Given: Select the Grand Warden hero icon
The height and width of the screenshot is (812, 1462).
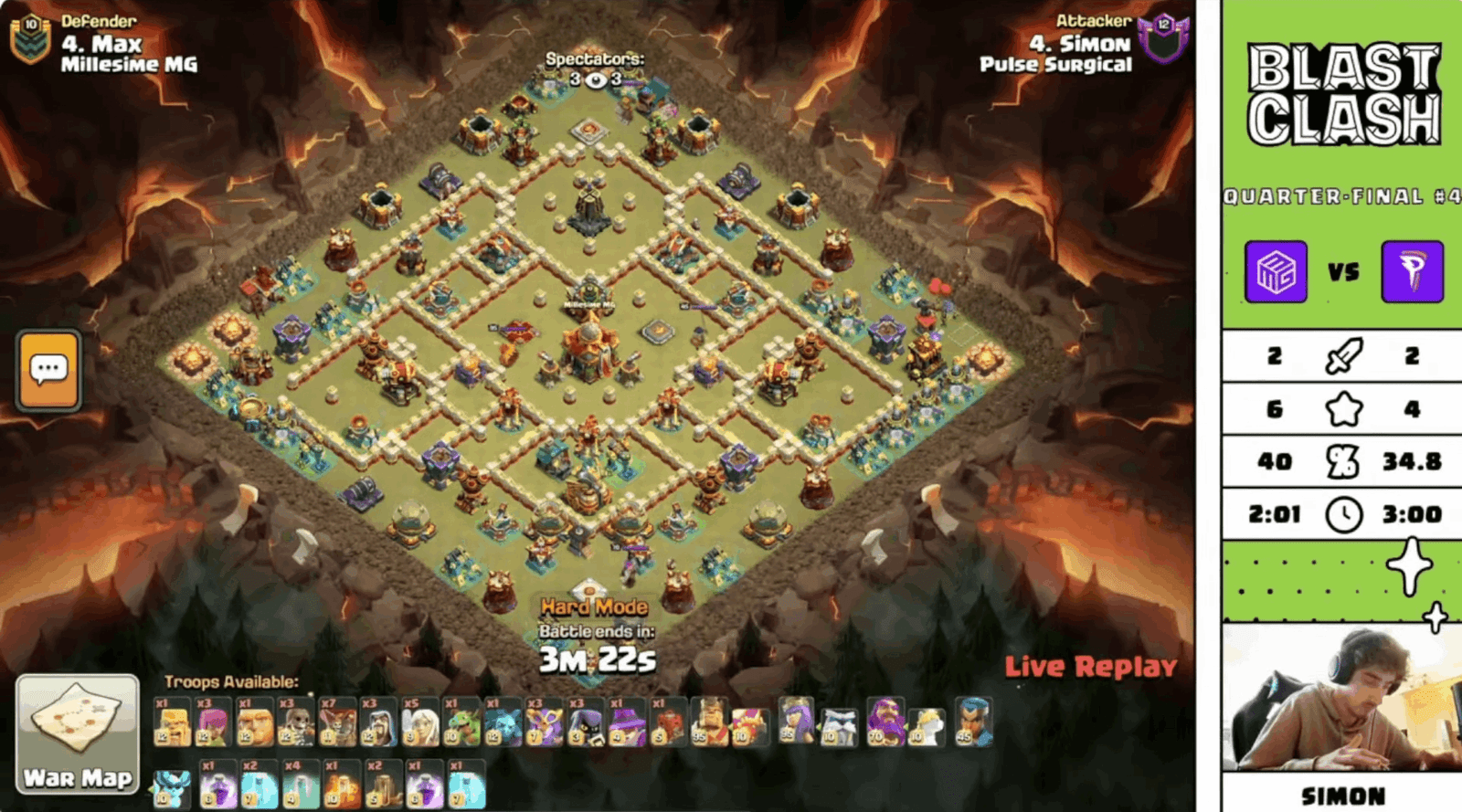Looking at the screenshot, I should click(x=886, y=722).
